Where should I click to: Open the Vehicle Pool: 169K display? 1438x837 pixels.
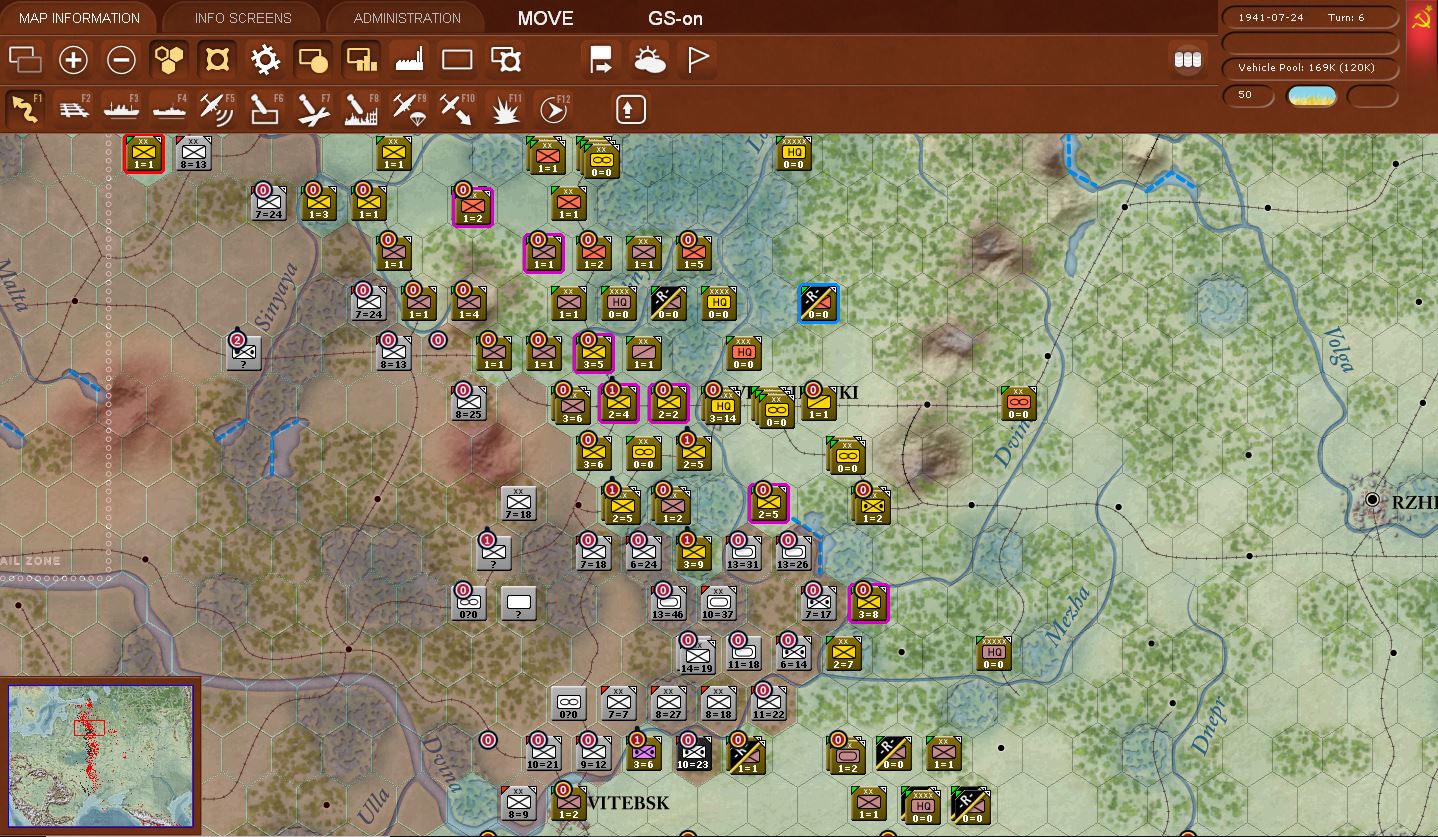pos(1308,69)
